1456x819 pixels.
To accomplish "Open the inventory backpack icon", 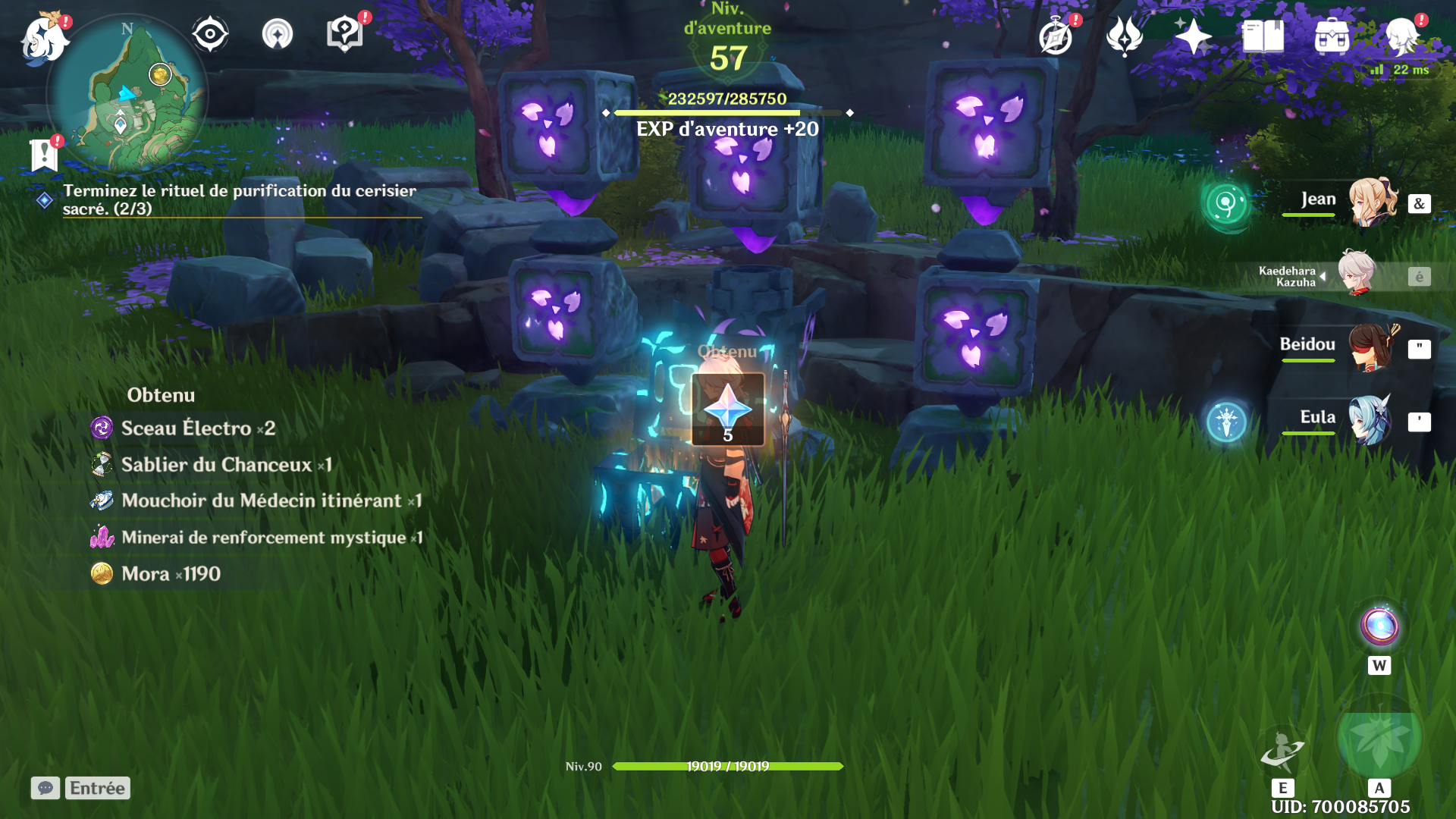I will pyautogui.click(x=1332, y=36).
